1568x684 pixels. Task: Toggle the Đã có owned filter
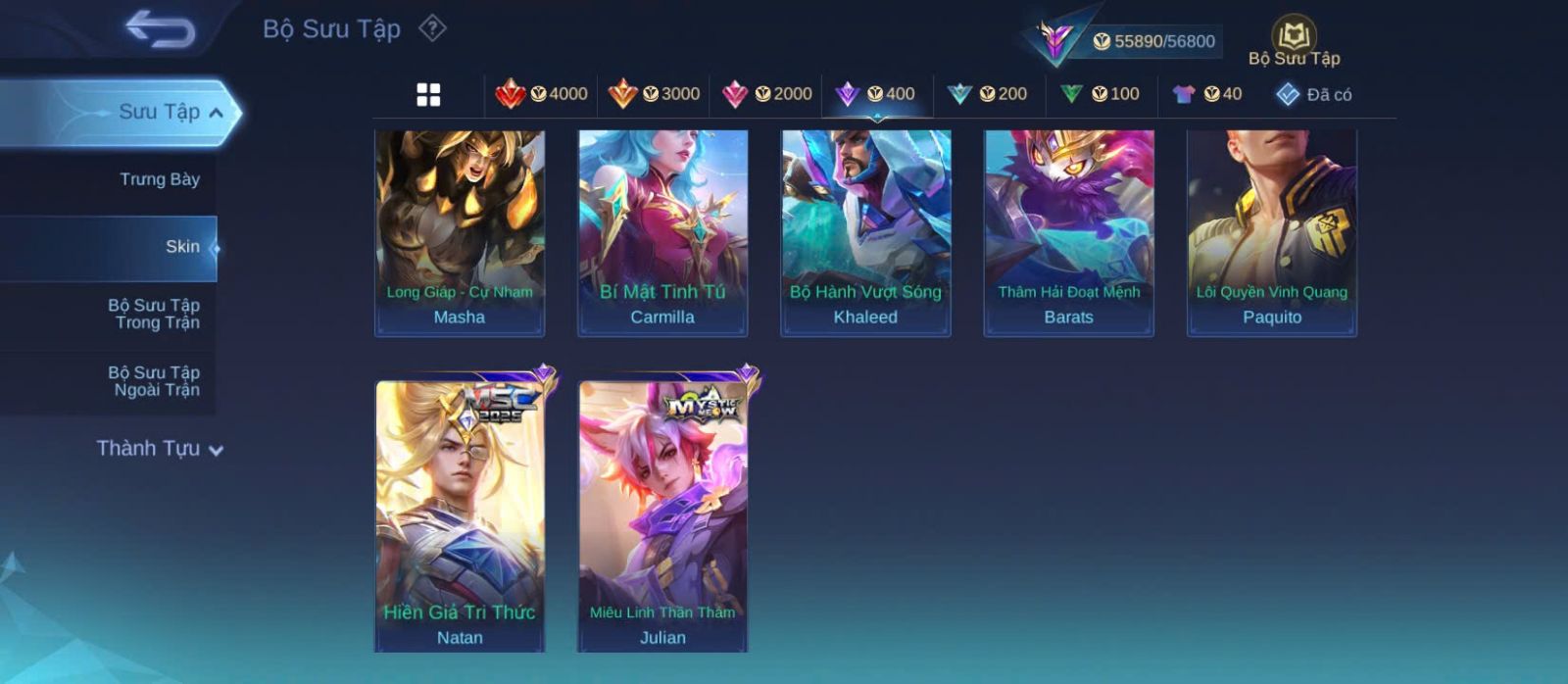tap(1314, 94)
